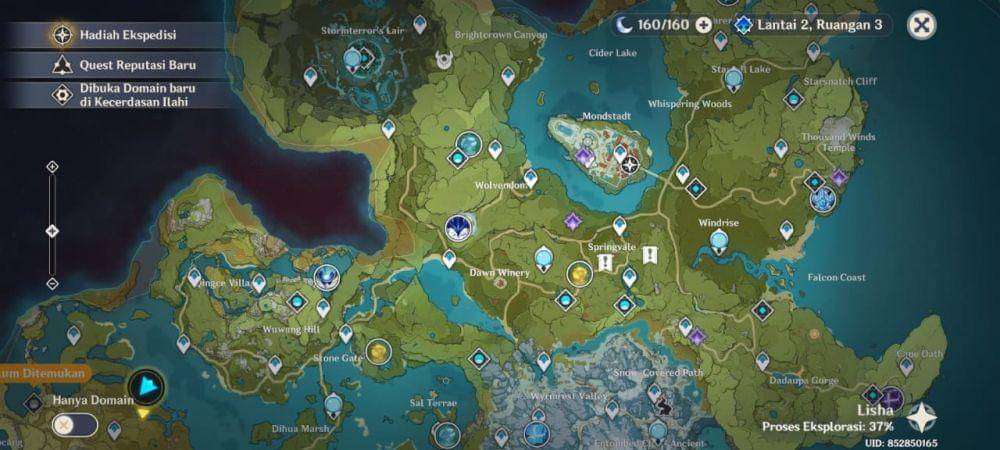Choose the Statue of the Seven east of Dawn Winery
This screenshot has height=450, width=1000.
pos(544,259)
